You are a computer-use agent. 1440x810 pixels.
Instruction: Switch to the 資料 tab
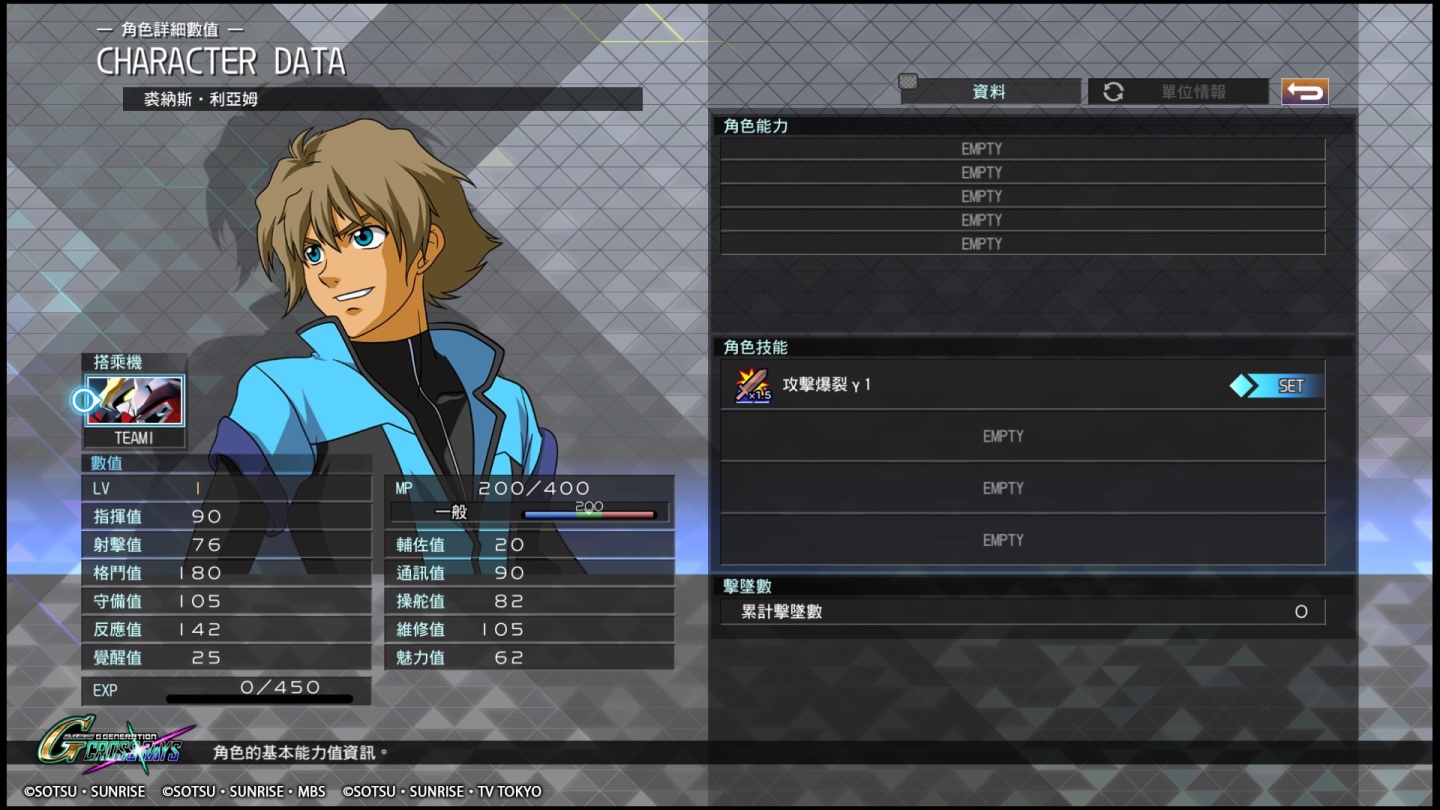click(x=990, y=91)
